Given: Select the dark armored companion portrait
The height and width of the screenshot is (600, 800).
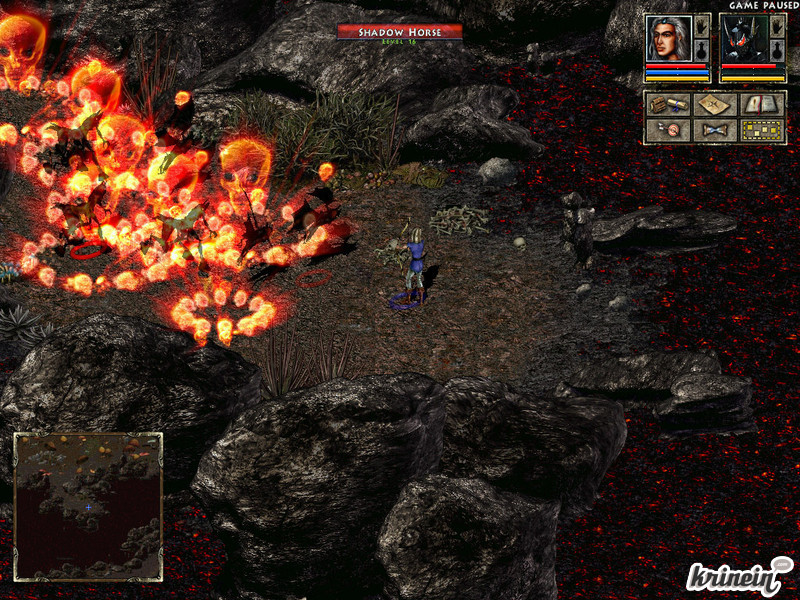Looking at the screenshot, I should coord(743,38).
